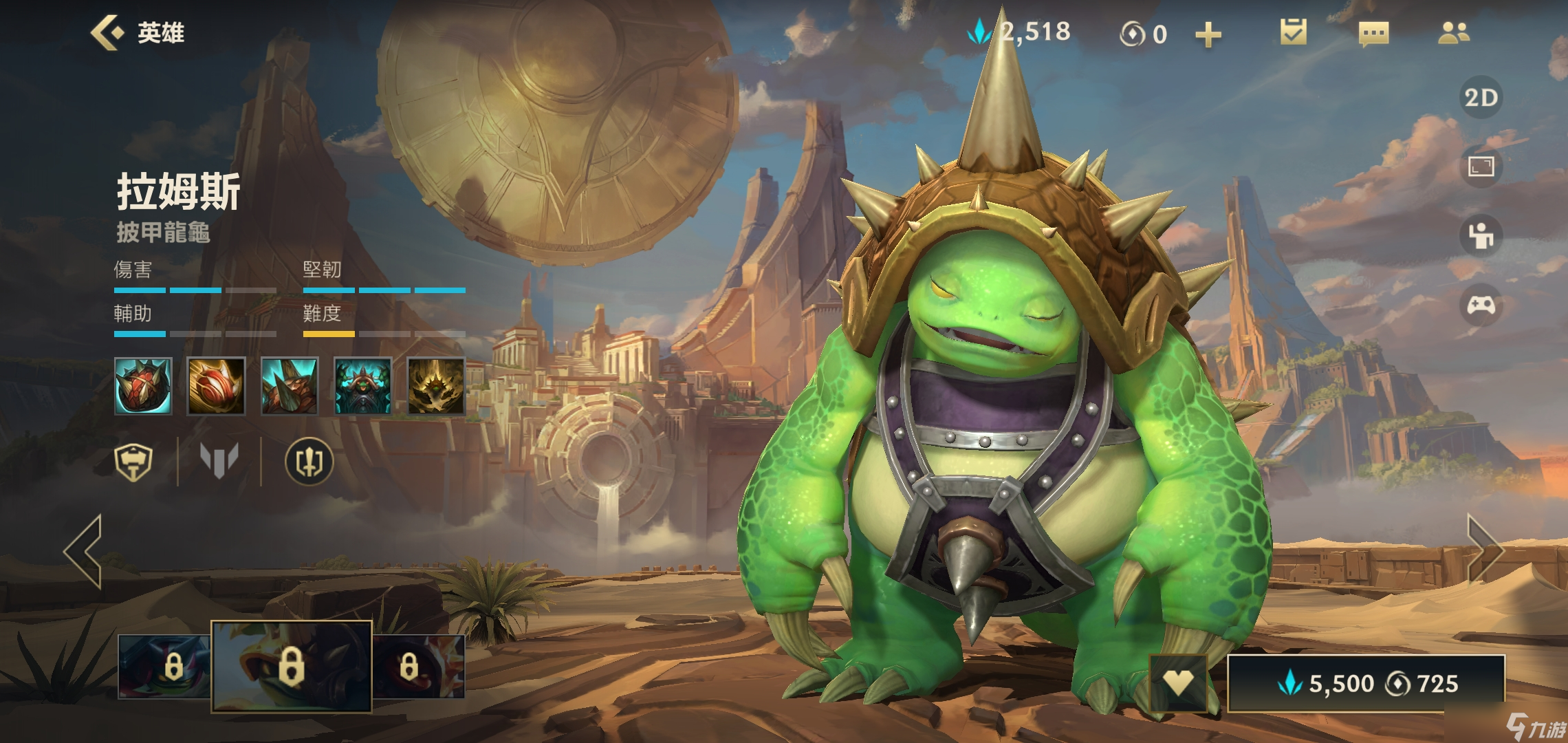Open the friends list icon
This screenshot has height=743, width=1568.
[1454, 33]
